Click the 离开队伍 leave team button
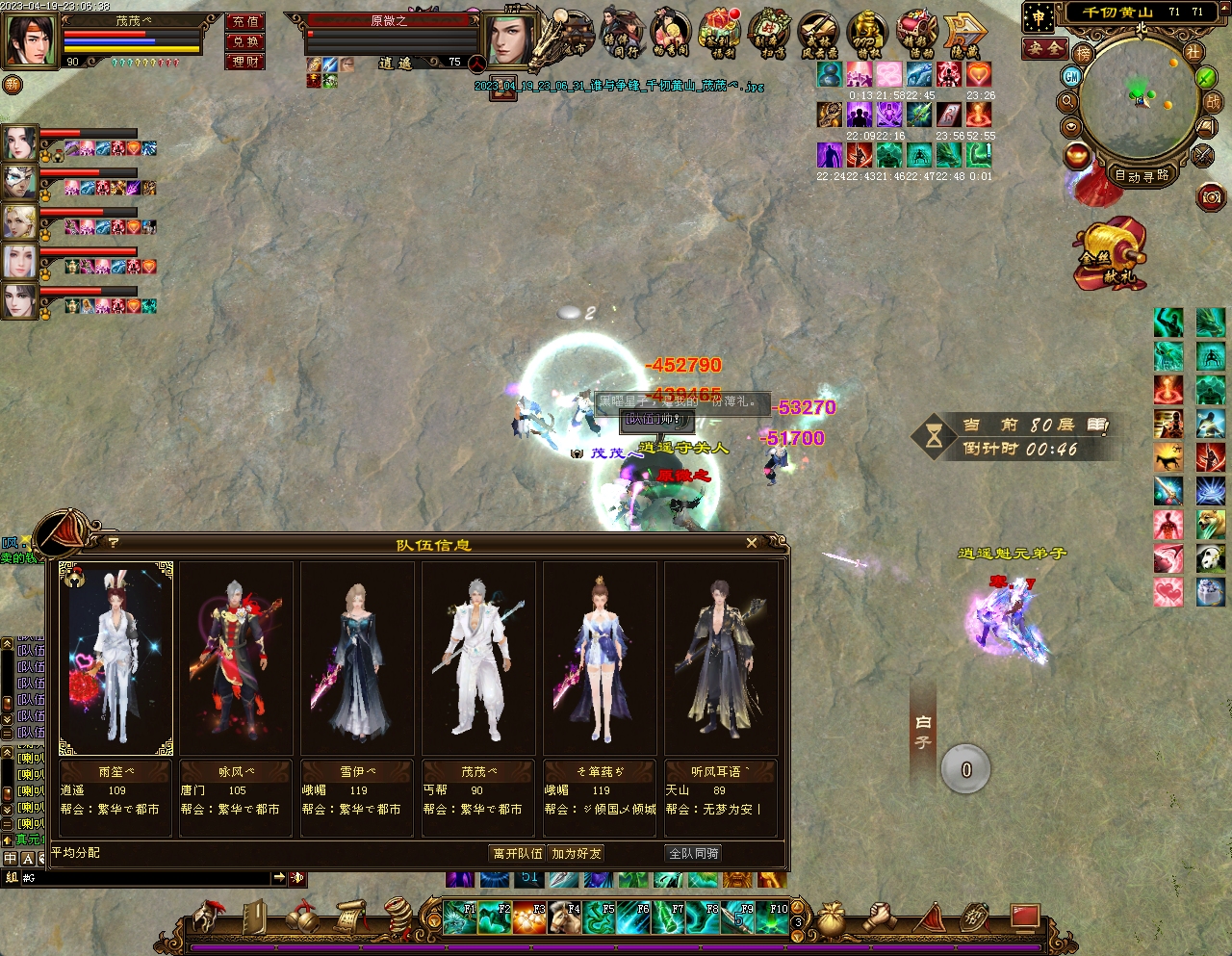The width and height of the screenshot is (1232, 956). [518, 853]
